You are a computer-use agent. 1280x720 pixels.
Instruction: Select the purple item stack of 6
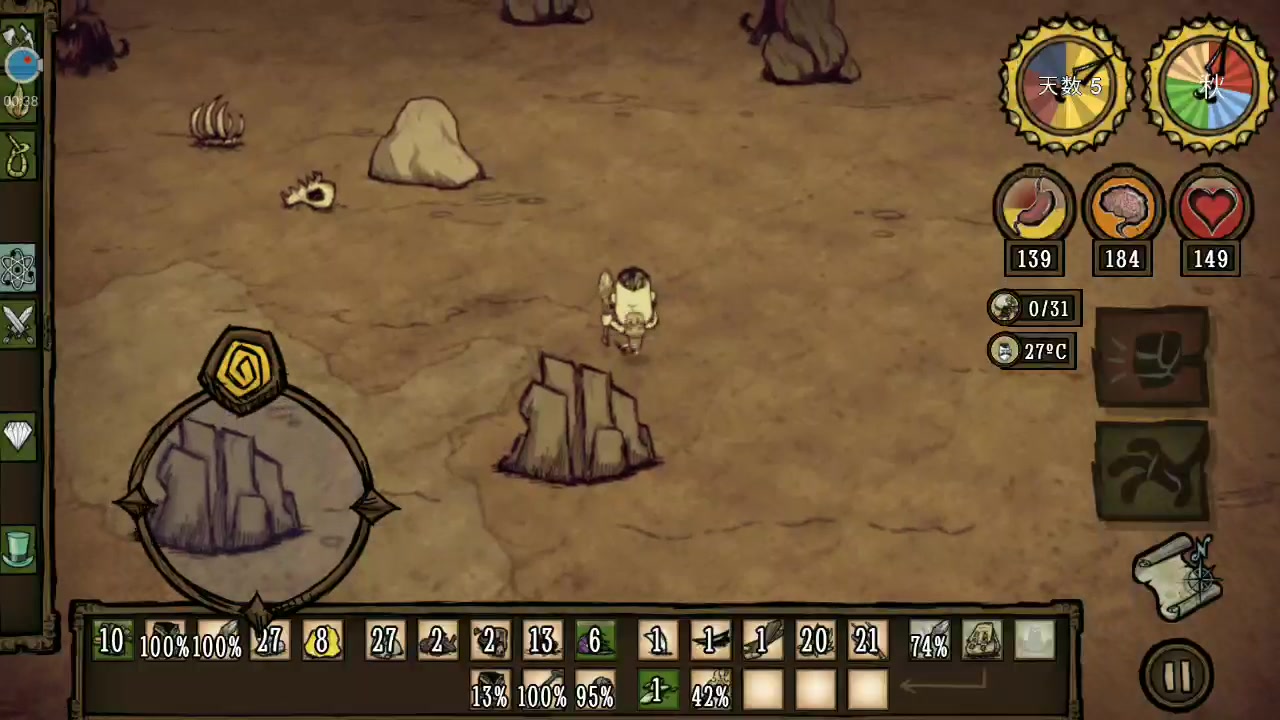[594, 641]
